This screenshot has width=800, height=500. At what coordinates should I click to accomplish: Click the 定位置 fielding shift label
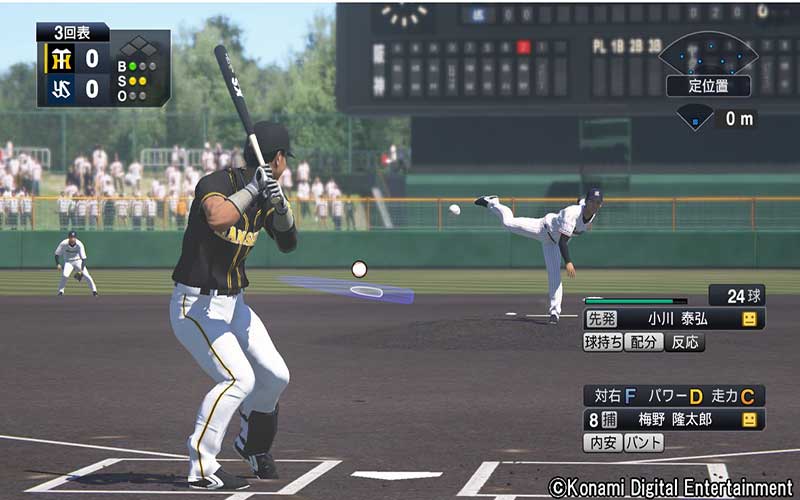coord(708,86)
